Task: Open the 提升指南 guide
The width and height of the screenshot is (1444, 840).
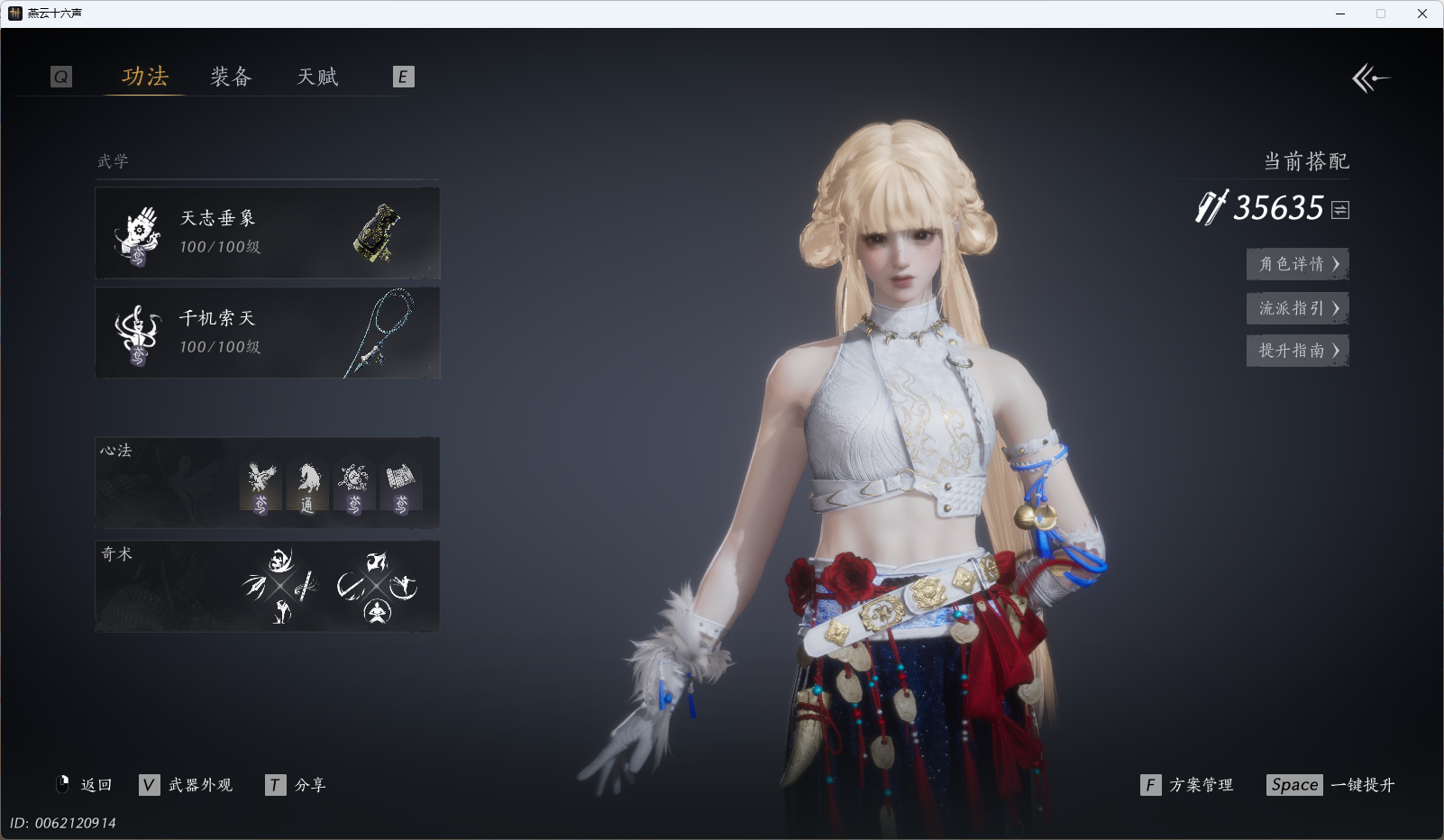Action: point(1297,351)
